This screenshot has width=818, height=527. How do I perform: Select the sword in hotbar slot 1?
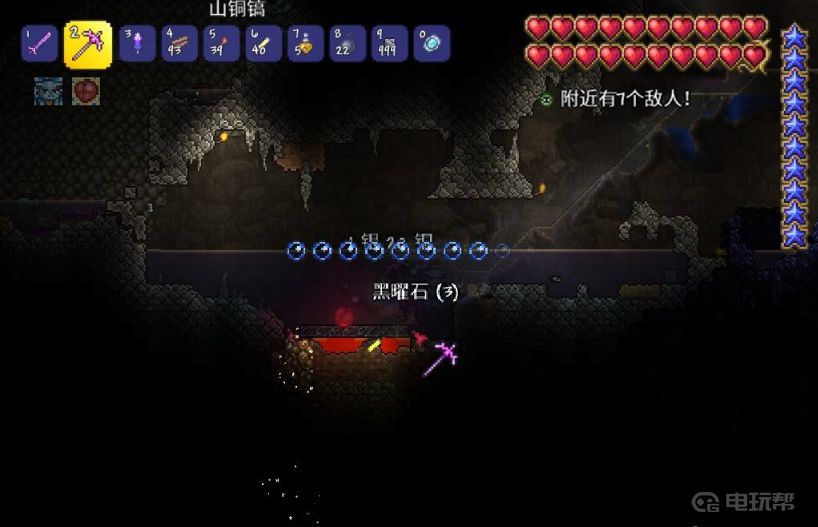[x=38, y=43]
